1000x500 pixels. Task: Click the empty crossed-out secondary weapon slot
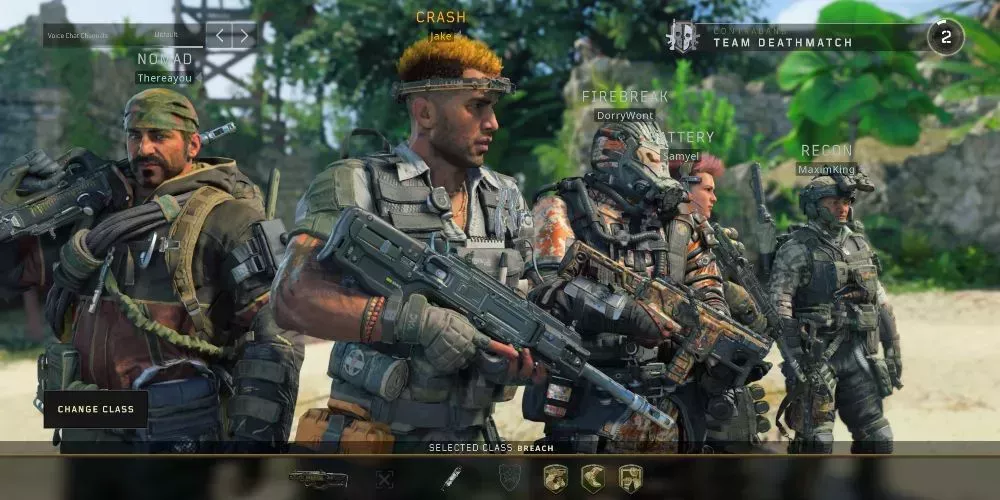384,479
